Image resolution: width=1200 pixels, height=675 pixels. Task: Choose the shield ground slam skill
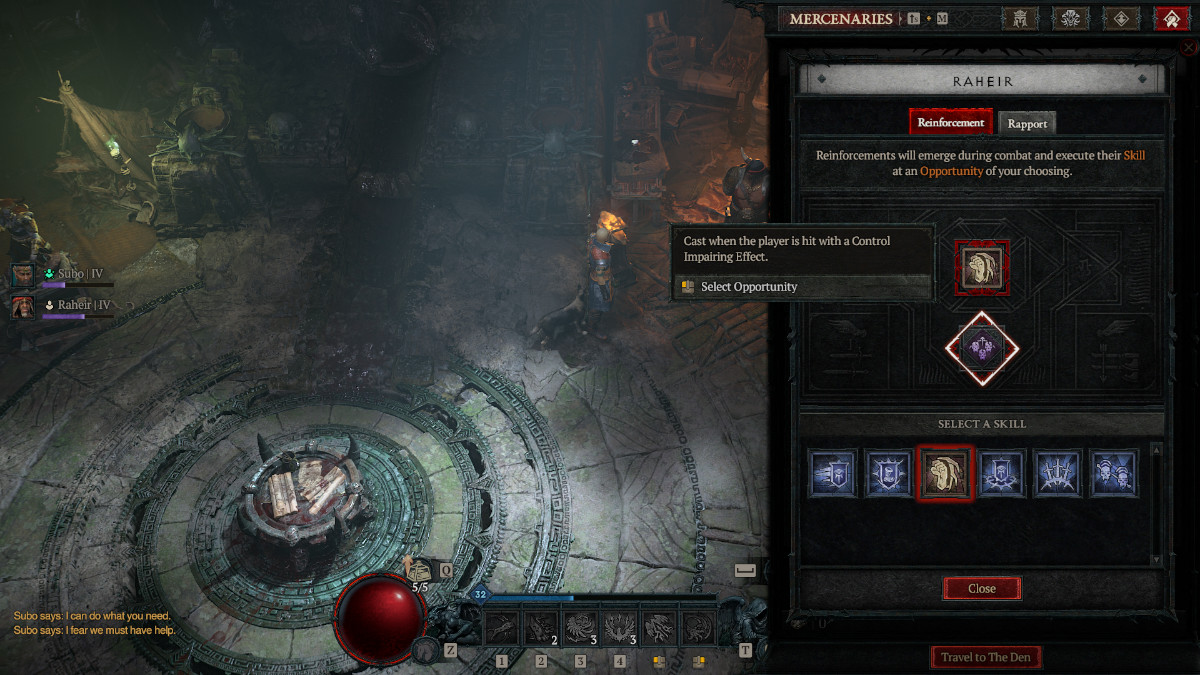tap(1001, 473)
